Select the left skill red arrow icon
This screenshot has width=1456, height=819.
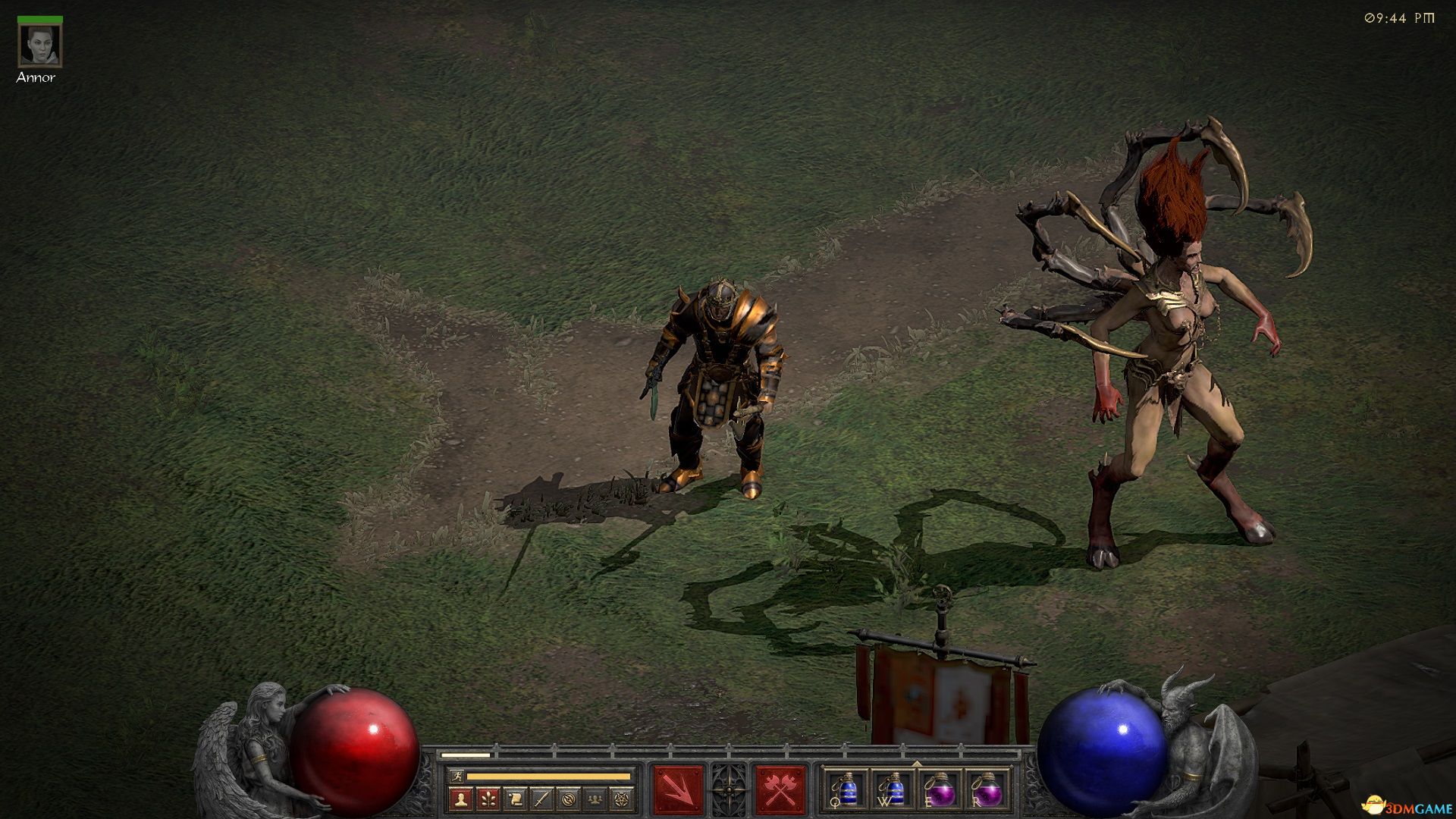coord(678,790)
